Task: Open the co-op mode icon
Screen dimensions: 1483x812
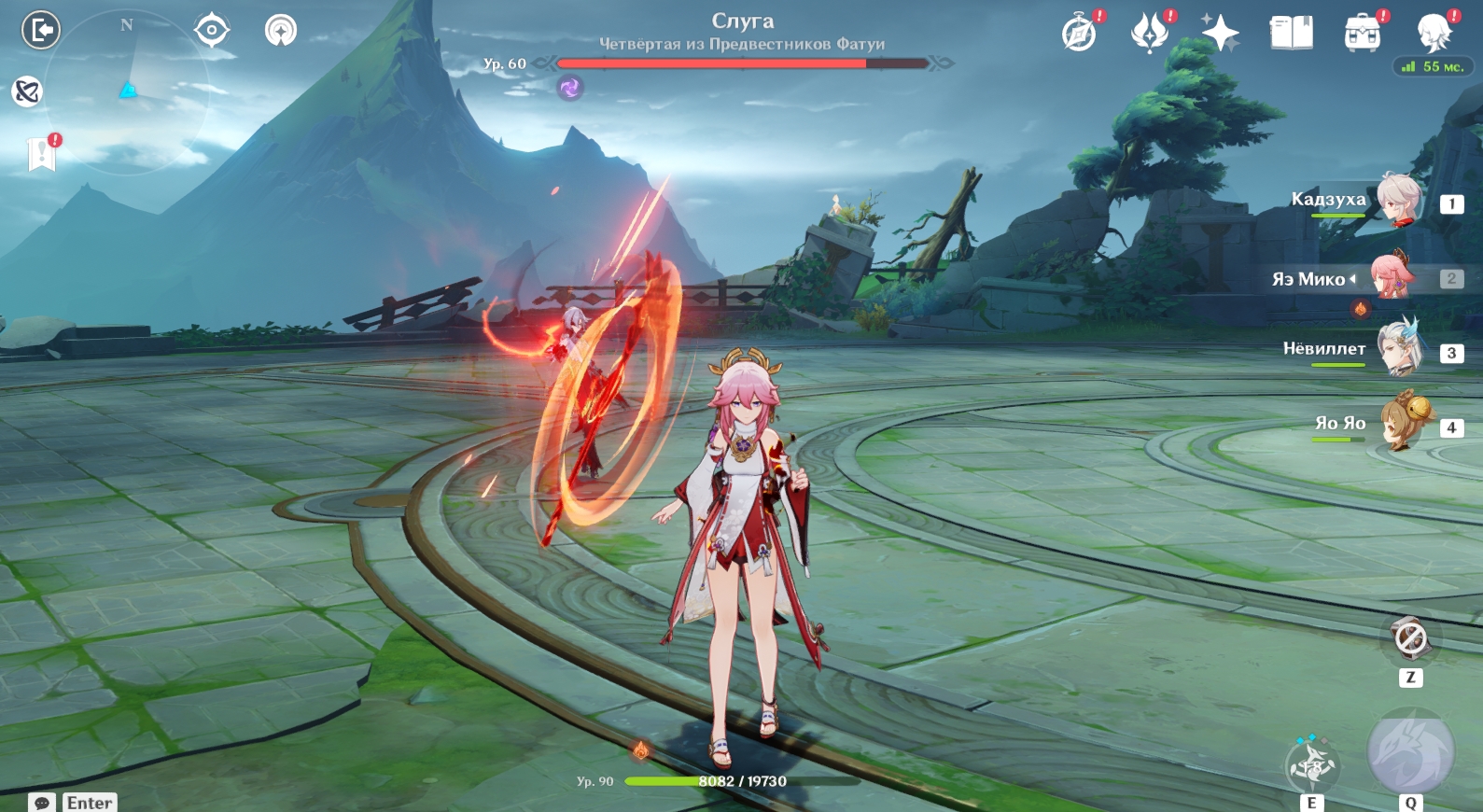Action: pyautogui.click(x=281, y=30)
